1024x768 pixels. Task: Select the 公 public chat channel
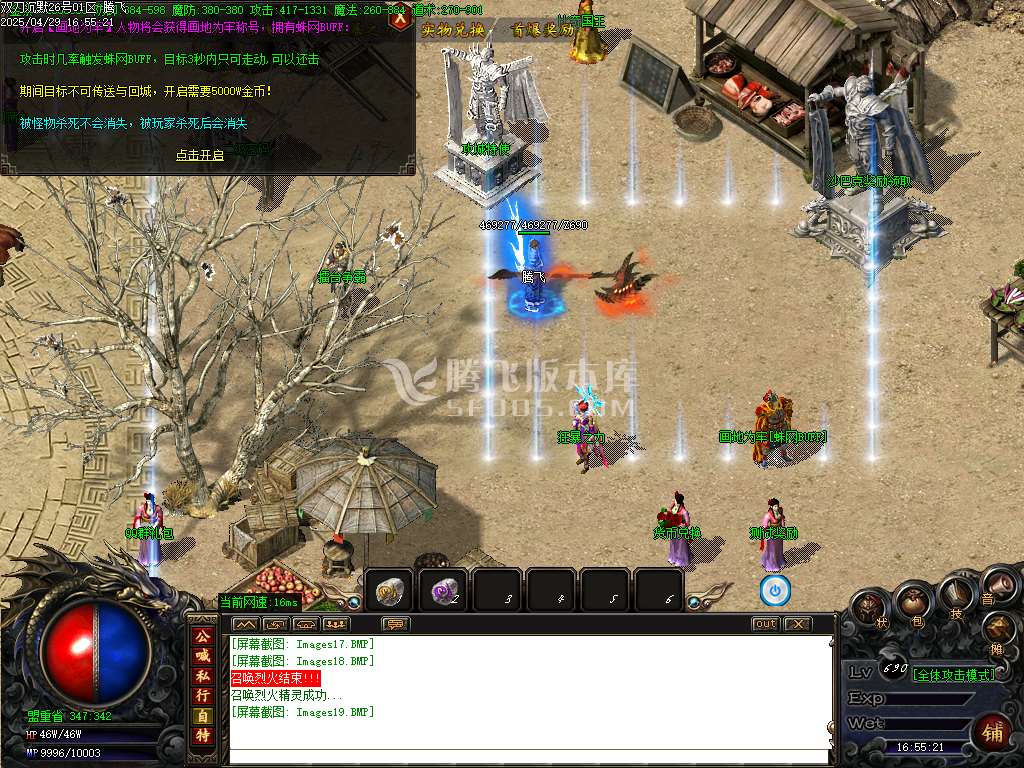[203, 636]
